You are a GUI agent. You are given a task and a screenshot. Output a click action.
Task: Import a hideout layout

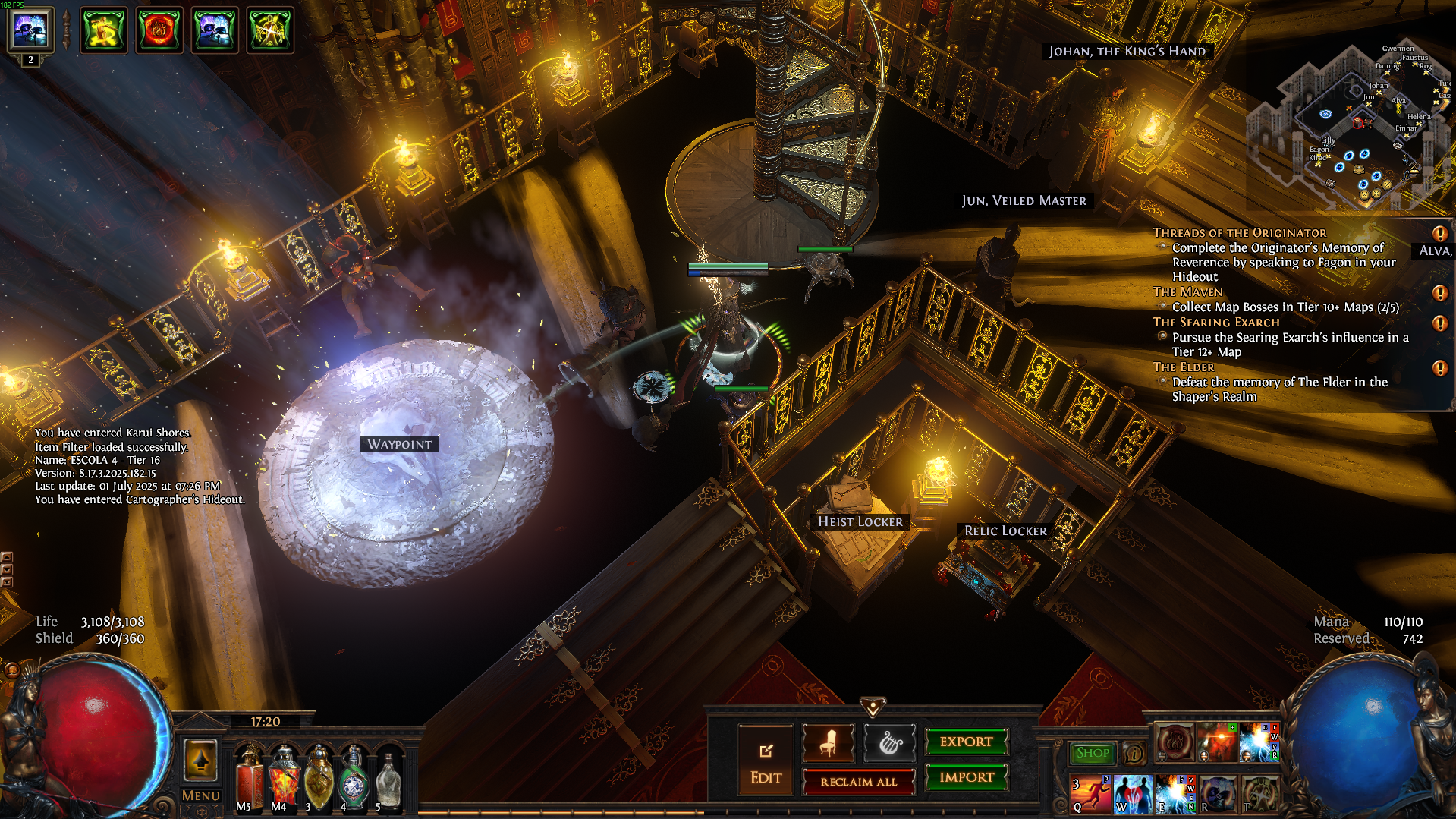click(966, 777)
